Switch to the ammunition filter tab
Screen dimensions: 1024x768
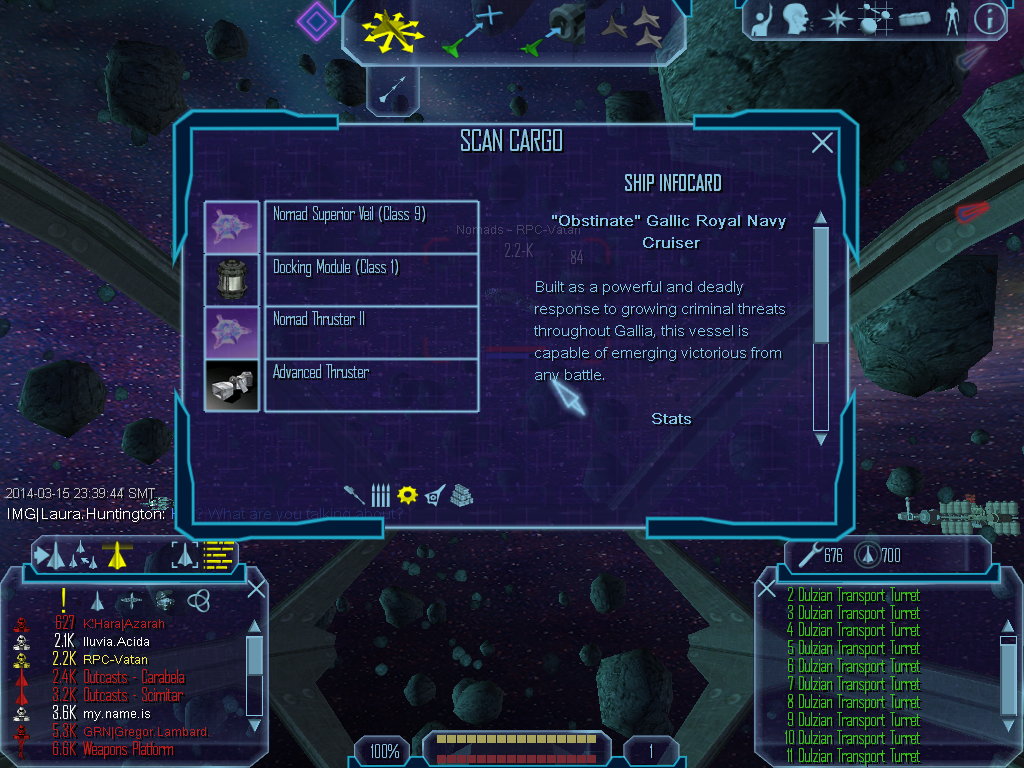[380, 494]
